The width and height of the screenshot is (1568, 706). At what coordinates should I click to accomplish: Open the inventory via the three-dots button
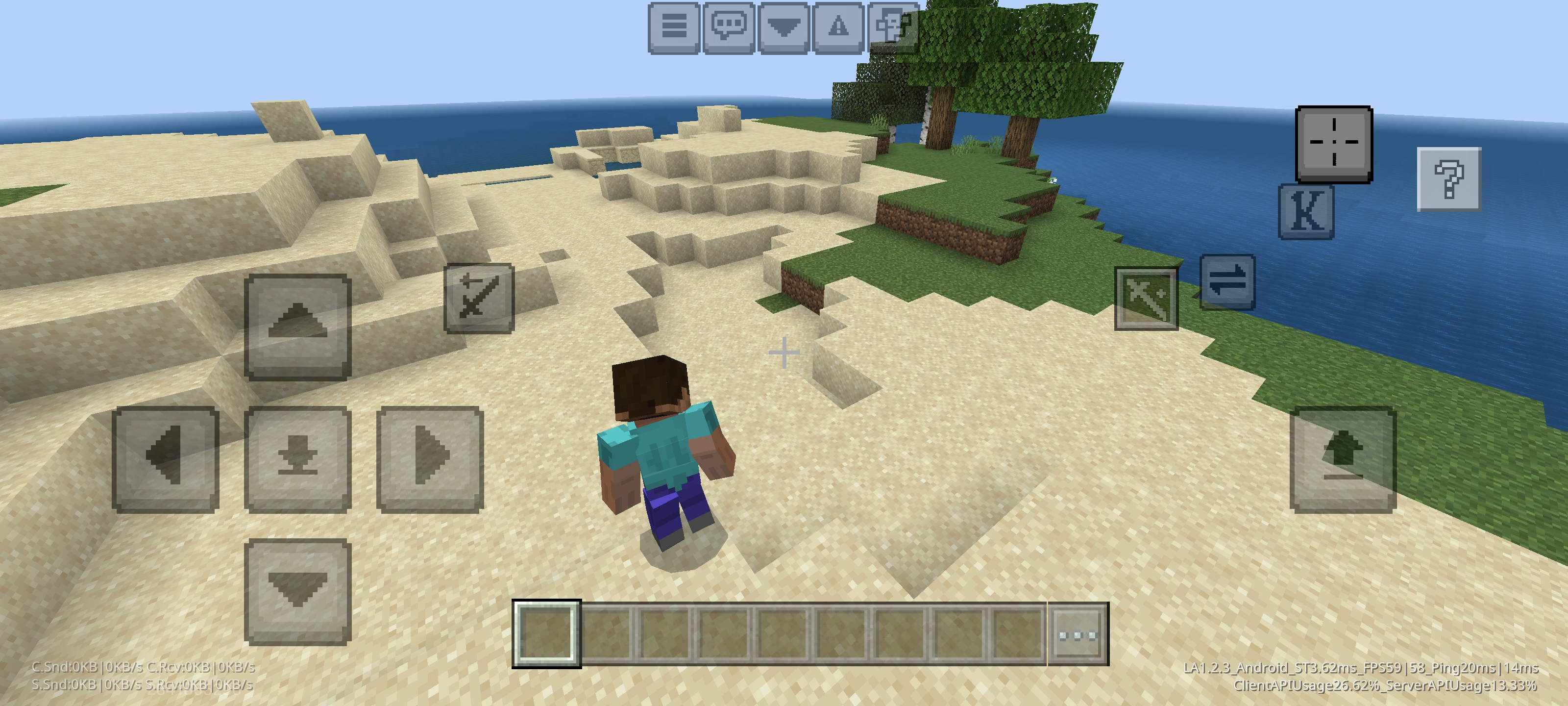[1078, 635]
